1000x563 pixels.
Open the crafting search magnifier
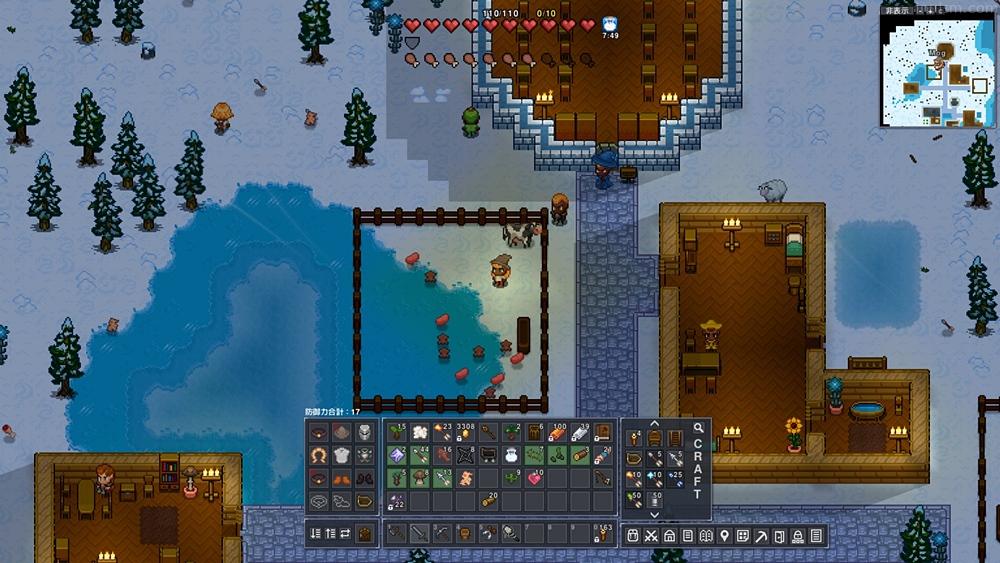[698, 429]
